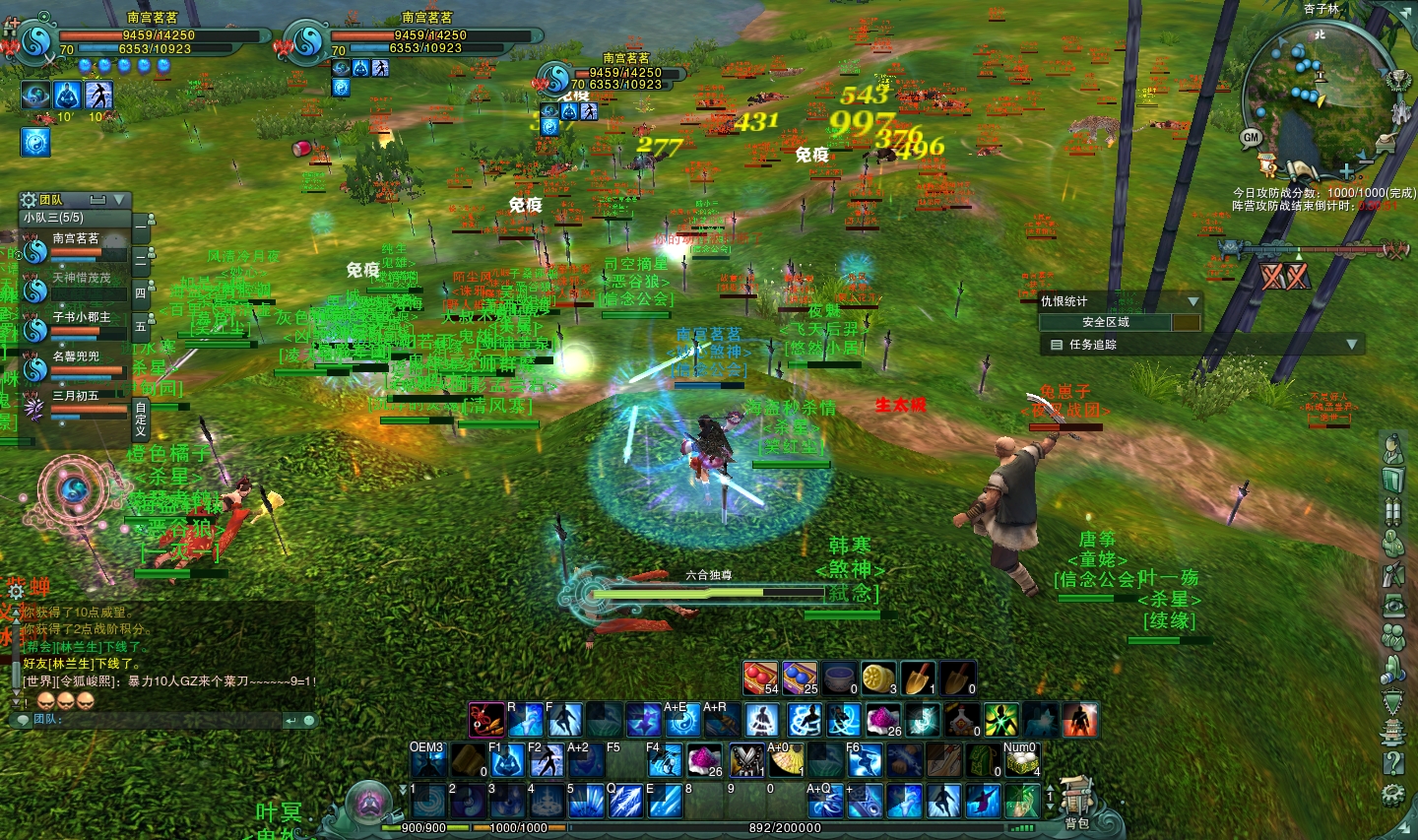Toggle collapse on the 团队 panel arrow
The image size is (1418, 840).
click(118, 200)
